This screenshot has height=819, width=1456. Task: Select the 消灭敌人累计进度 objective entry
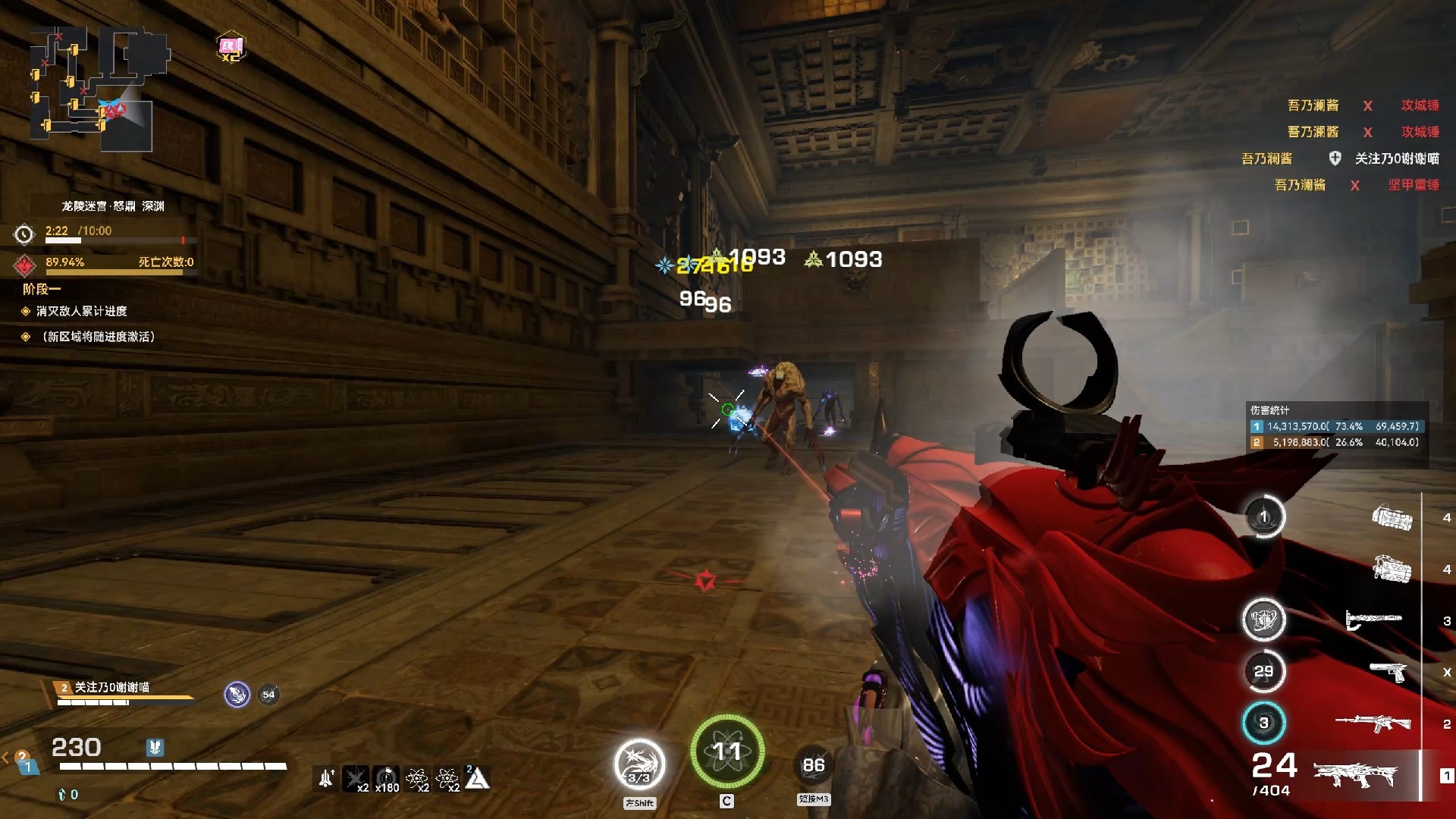81,311
